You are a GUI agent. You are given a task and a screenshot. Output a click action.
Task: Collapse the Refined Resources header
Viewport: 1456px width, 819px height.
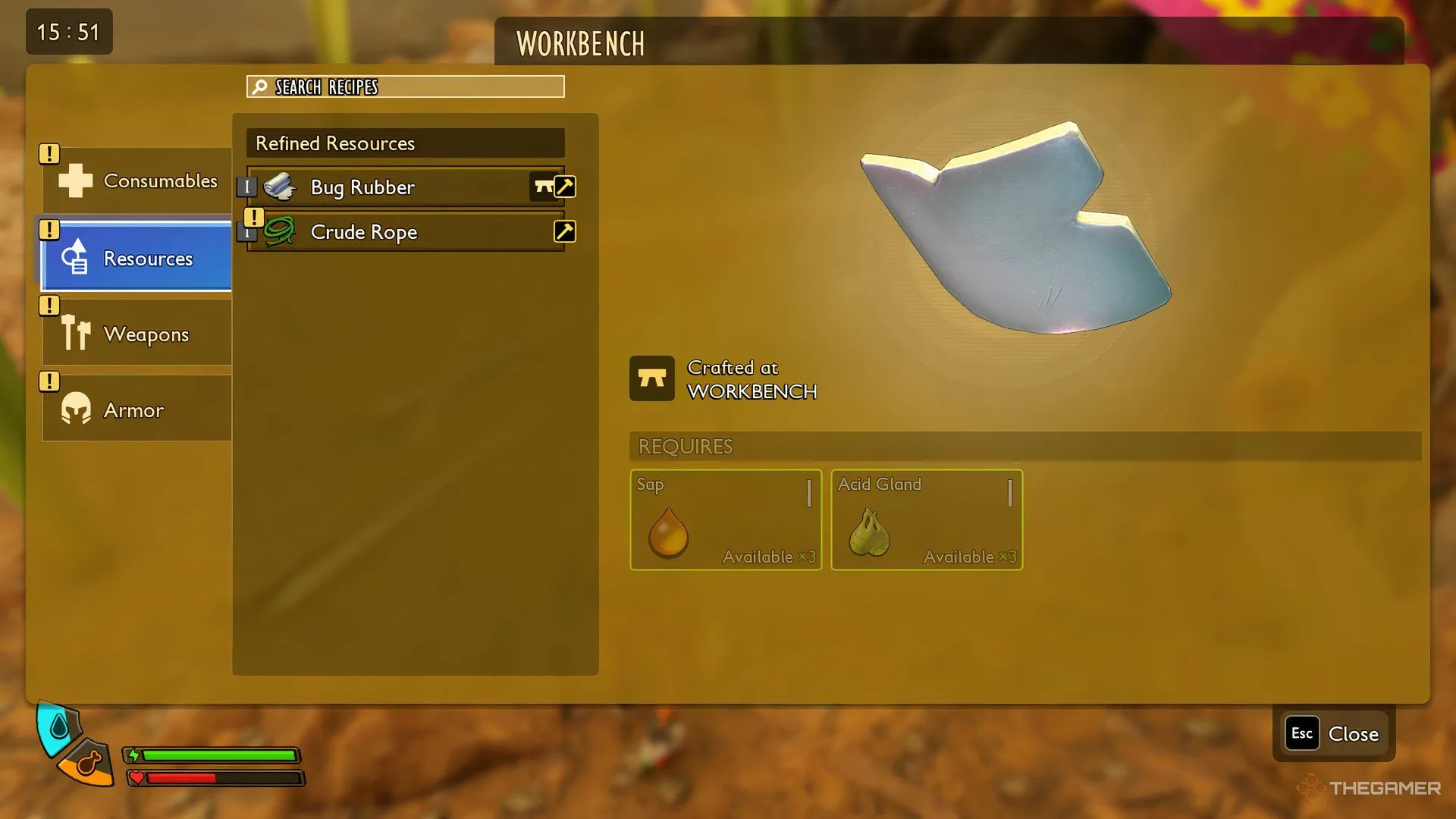point(406,143)
